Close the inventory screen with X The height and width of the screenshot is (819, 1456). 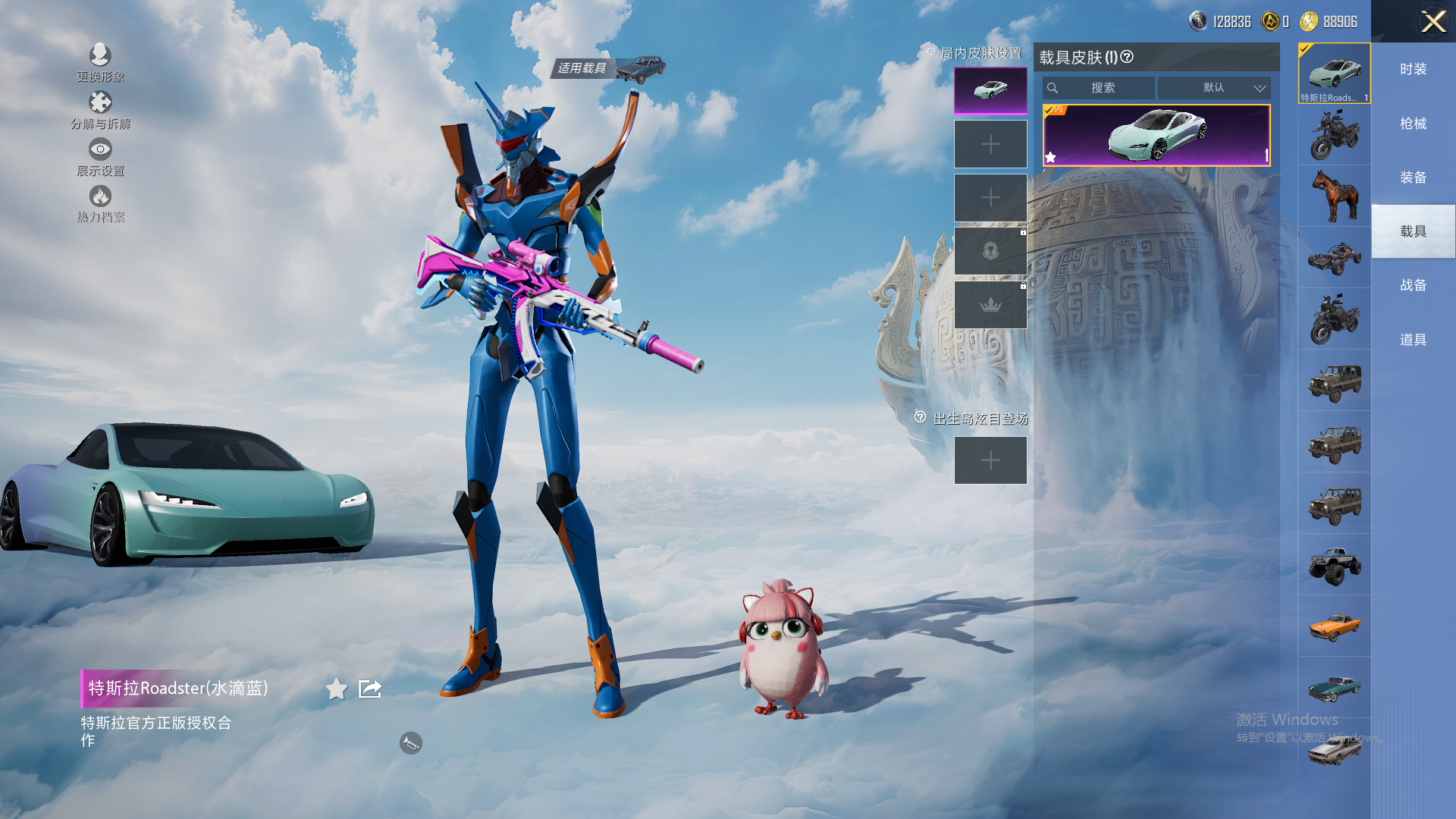[1432, 21]
